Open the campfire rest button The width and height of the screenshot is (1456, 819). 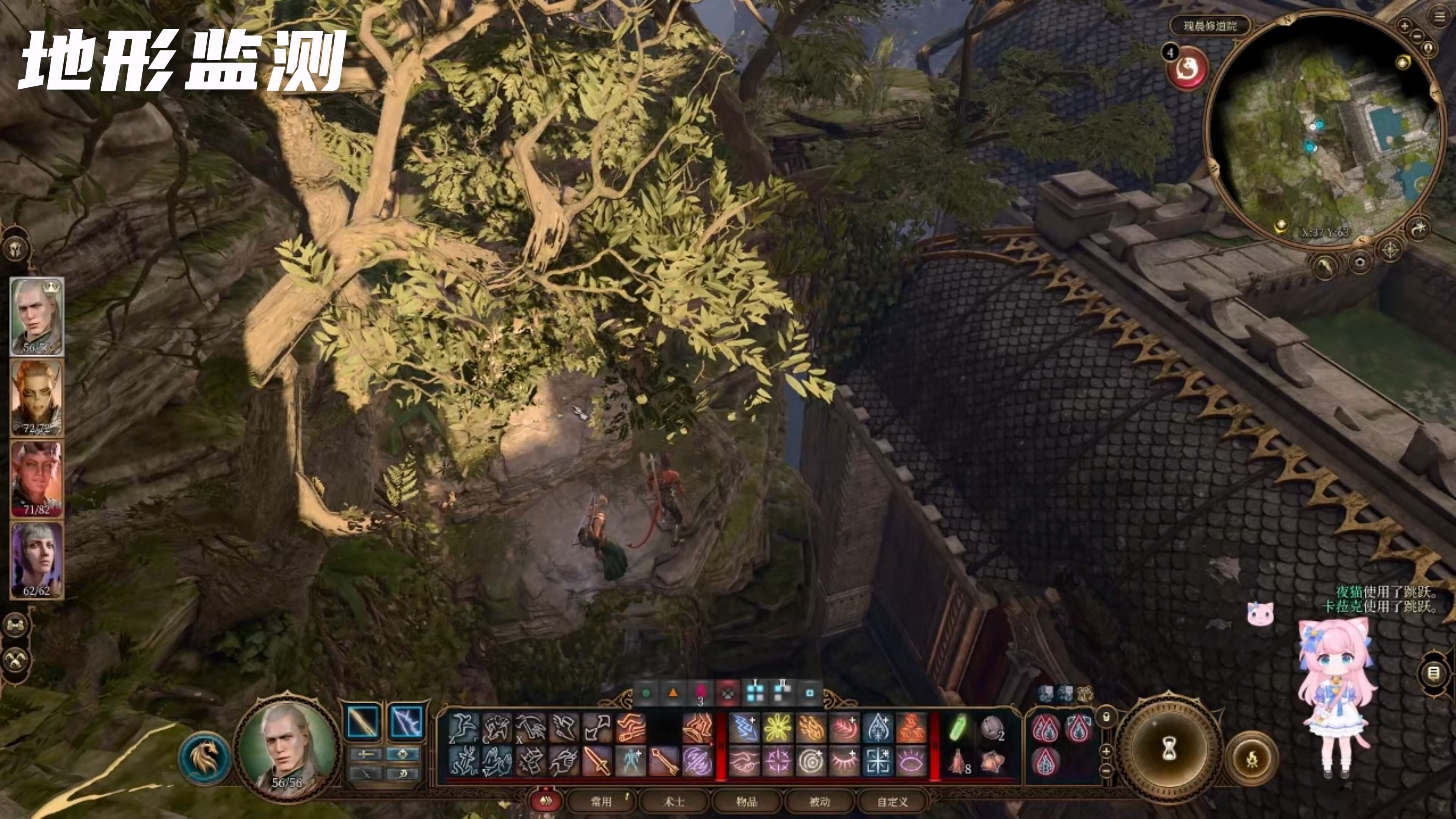[x=1252, y=759]
